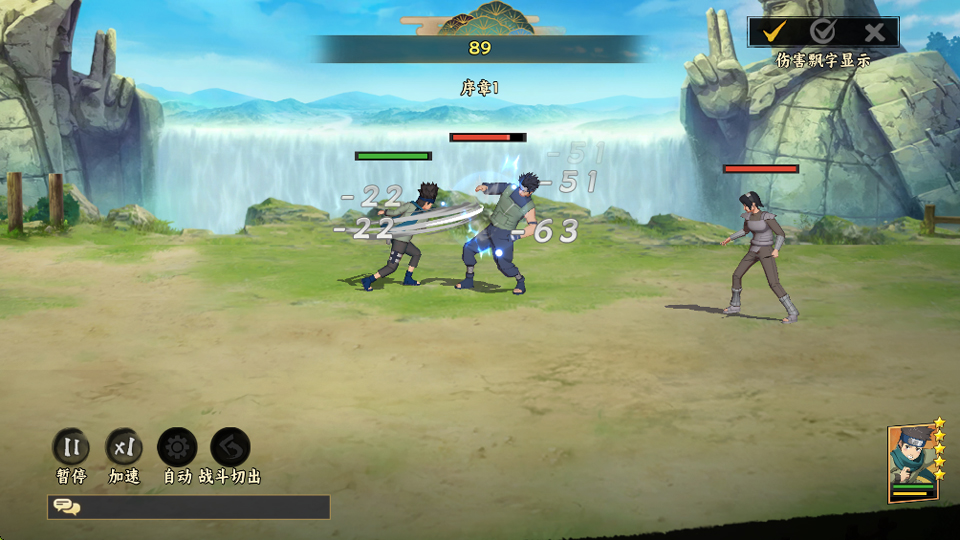The width and height of the screenshot is (960, 540).
Task: Select the ninja character portrait card
Action: (912, 464)
